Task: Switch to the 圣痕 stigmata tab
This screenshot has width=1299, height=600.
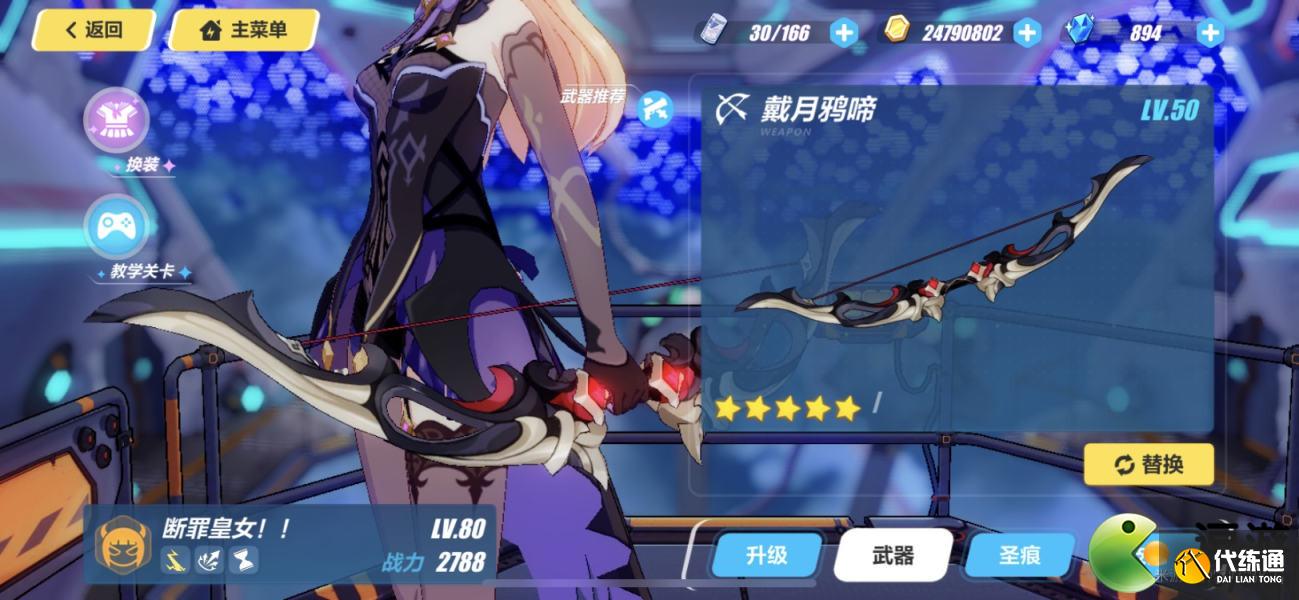Action: click(x=1020, y=555)
